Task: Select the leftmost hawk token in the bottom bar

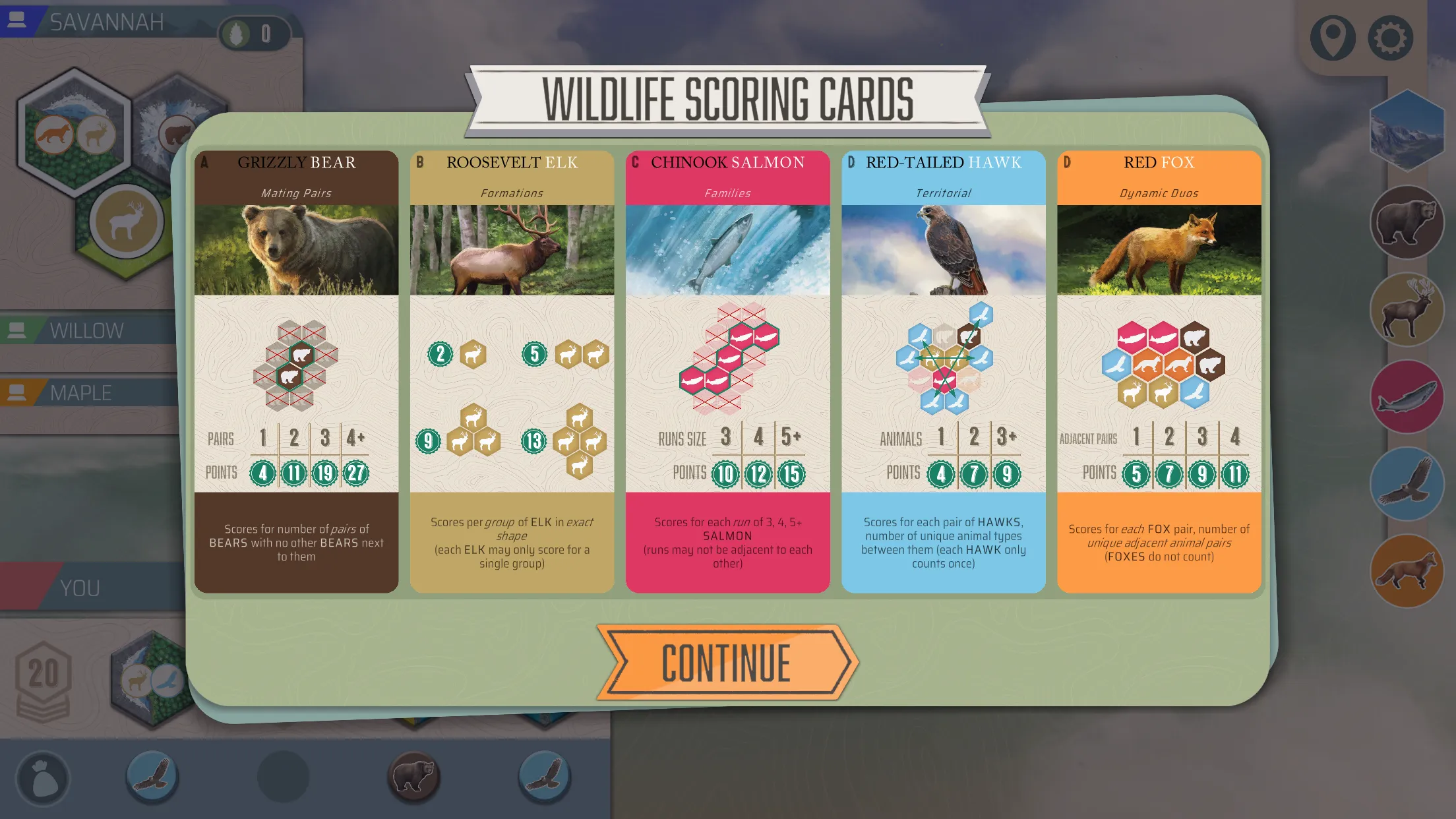Action: pyautogui.click(x=150, y=778)
